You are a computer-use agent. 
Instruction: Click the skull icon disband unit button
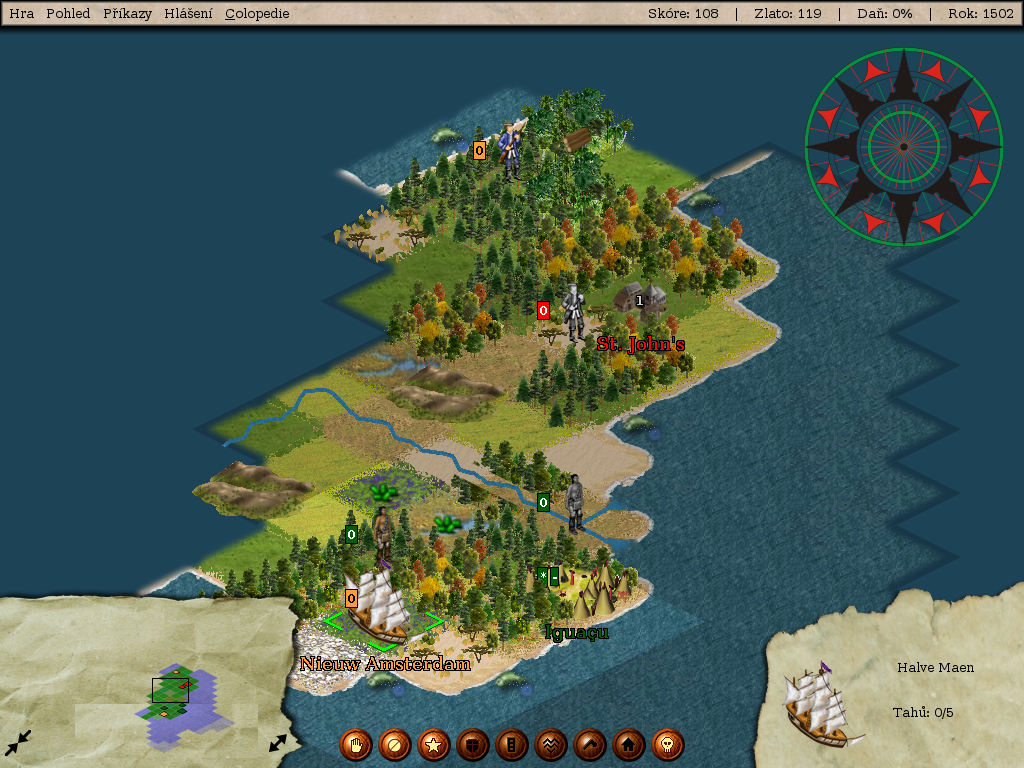click(x=667, y=744)
